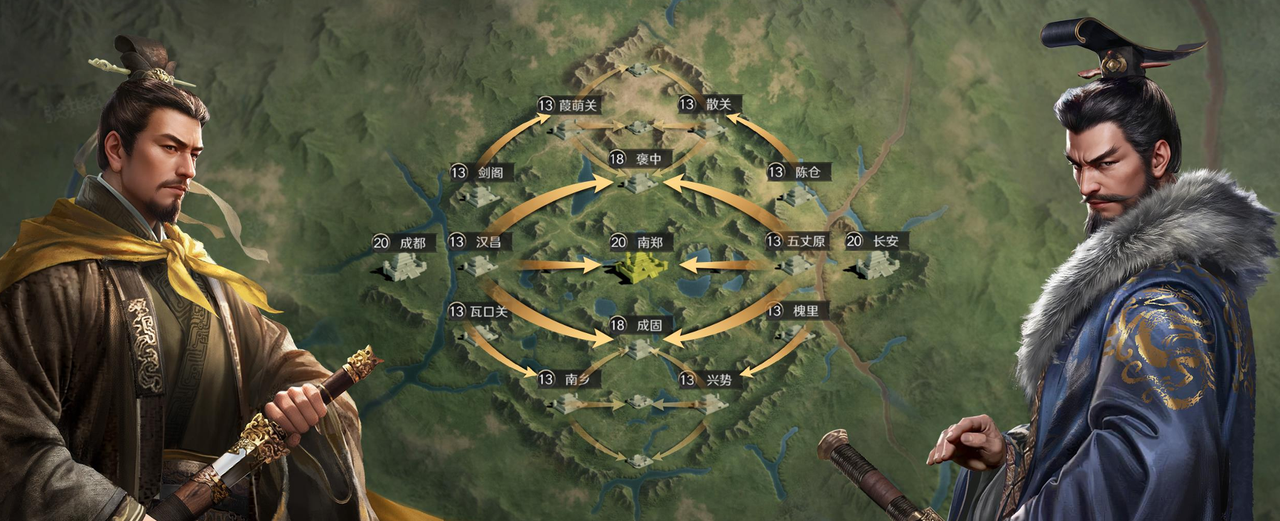Image resolution: width=1280 pixels, height=521 pixels.
Task: Click the 五丈原 city marker
Action: pos(796,264)
